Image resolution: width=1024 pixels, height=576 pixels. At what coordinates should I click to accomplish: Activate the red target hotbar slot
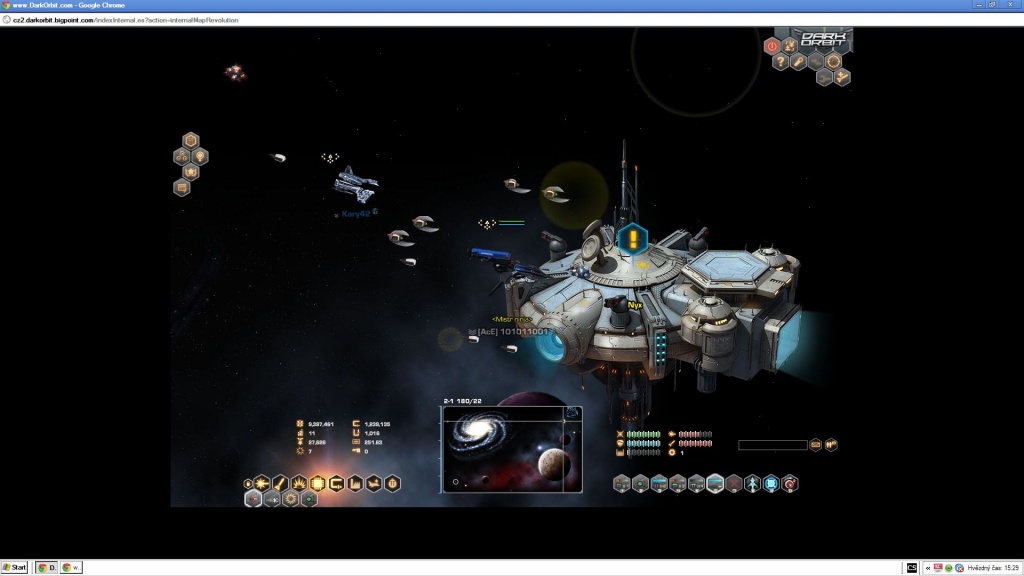(x=790, y=484)
